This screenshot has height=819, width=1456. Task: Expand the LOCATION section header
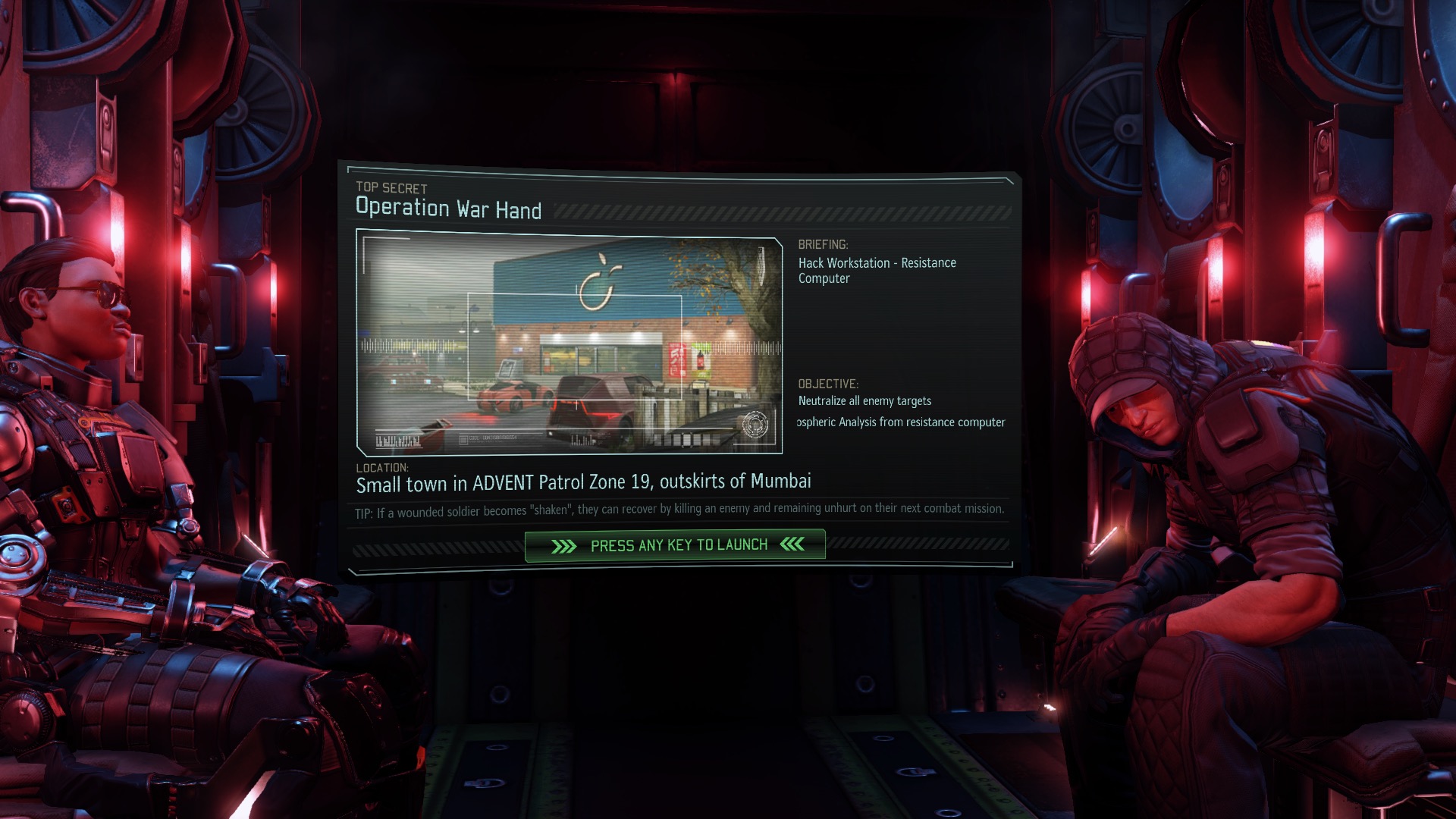point(381,468)
